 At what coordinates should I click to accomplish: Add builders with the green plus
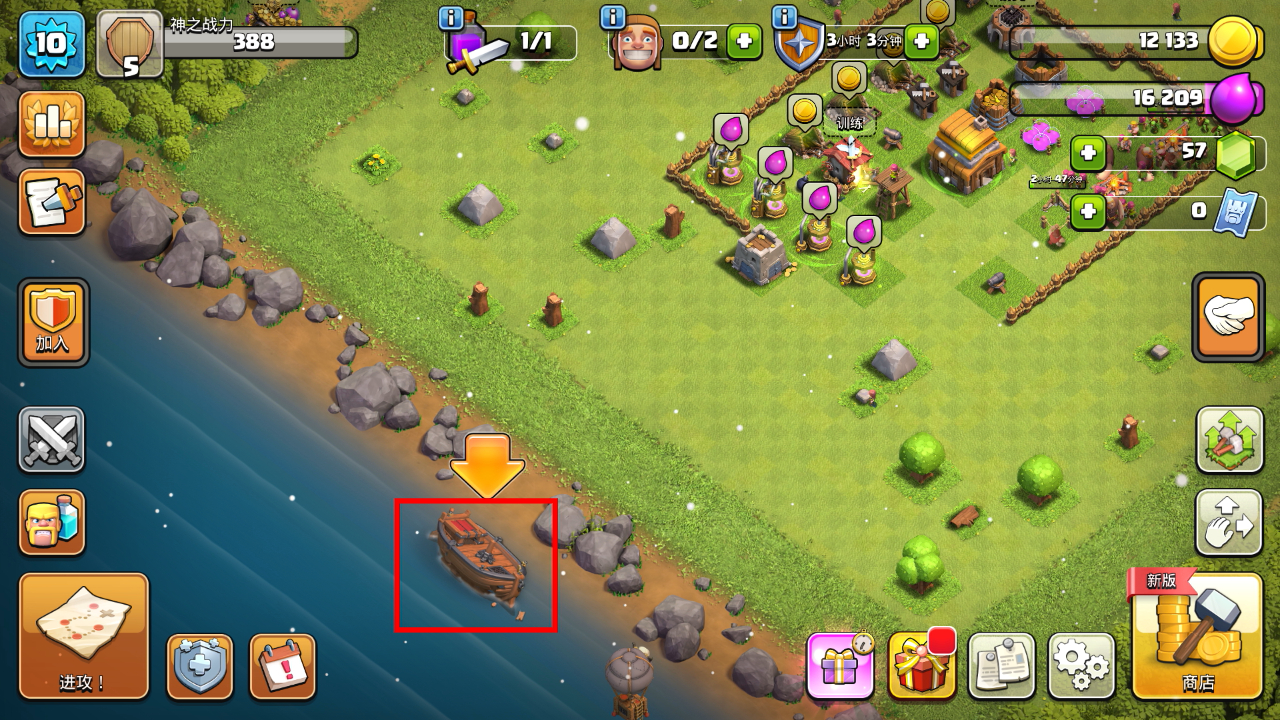[743, 42]
